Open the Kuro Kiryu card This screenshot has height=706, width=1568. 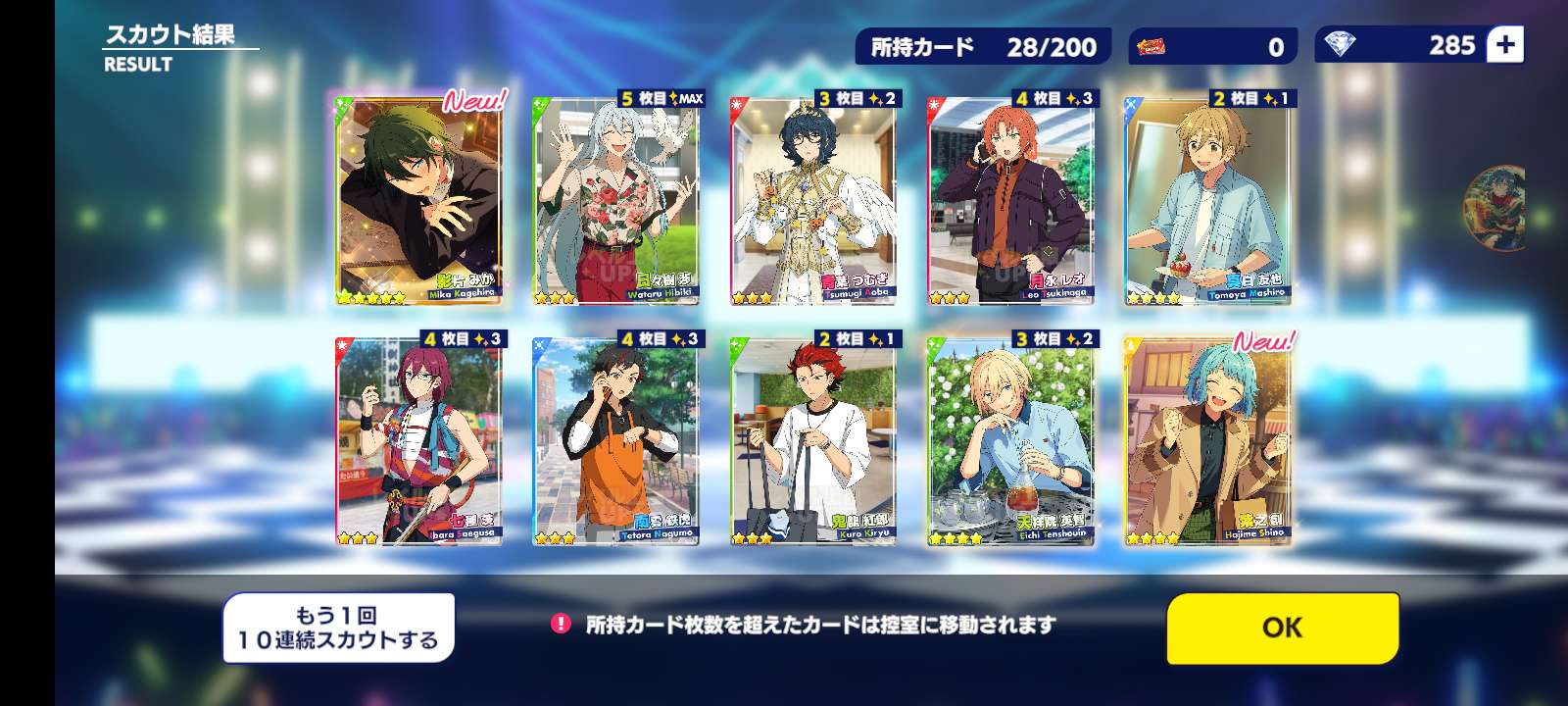(x=813, y=441)
